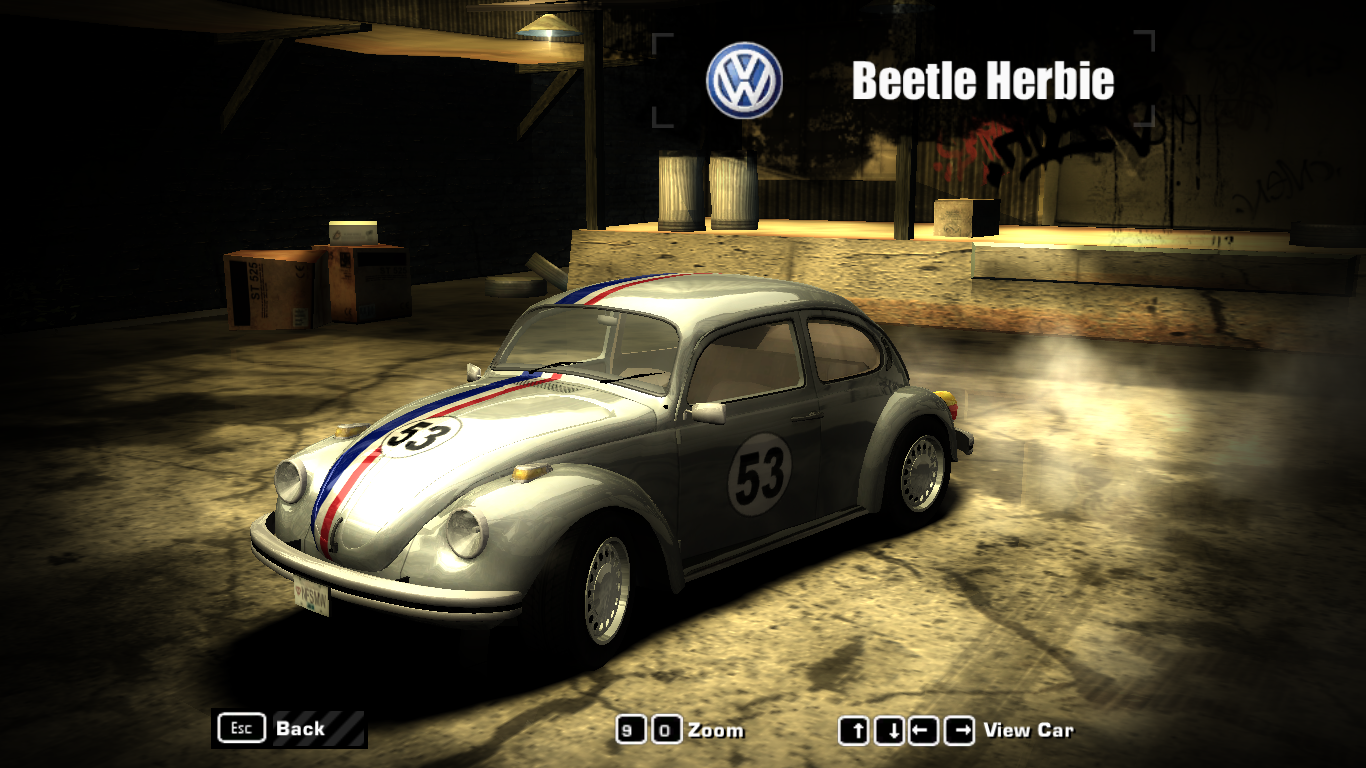Go back using the Back button
This screenshot has height=768, width=1366.
tap(288, 729)
